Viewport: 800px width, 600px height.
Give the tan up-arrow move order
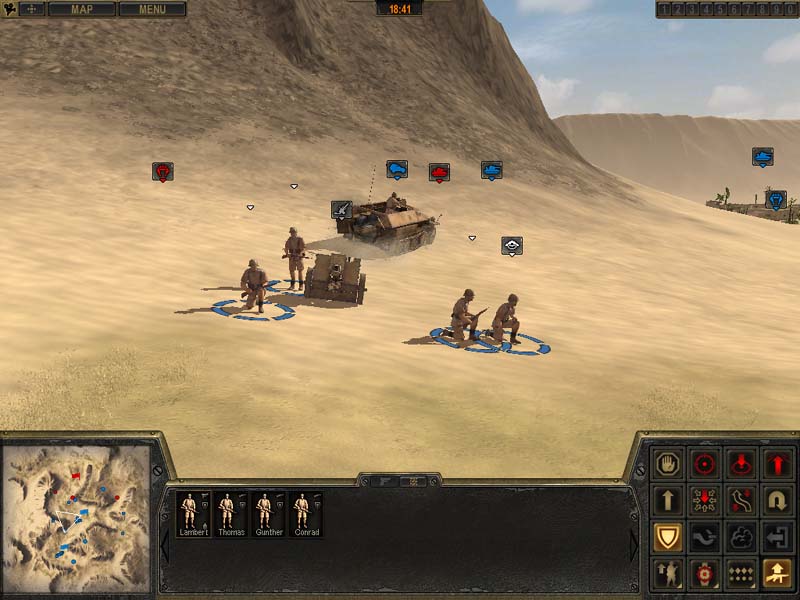pos(667,500)
